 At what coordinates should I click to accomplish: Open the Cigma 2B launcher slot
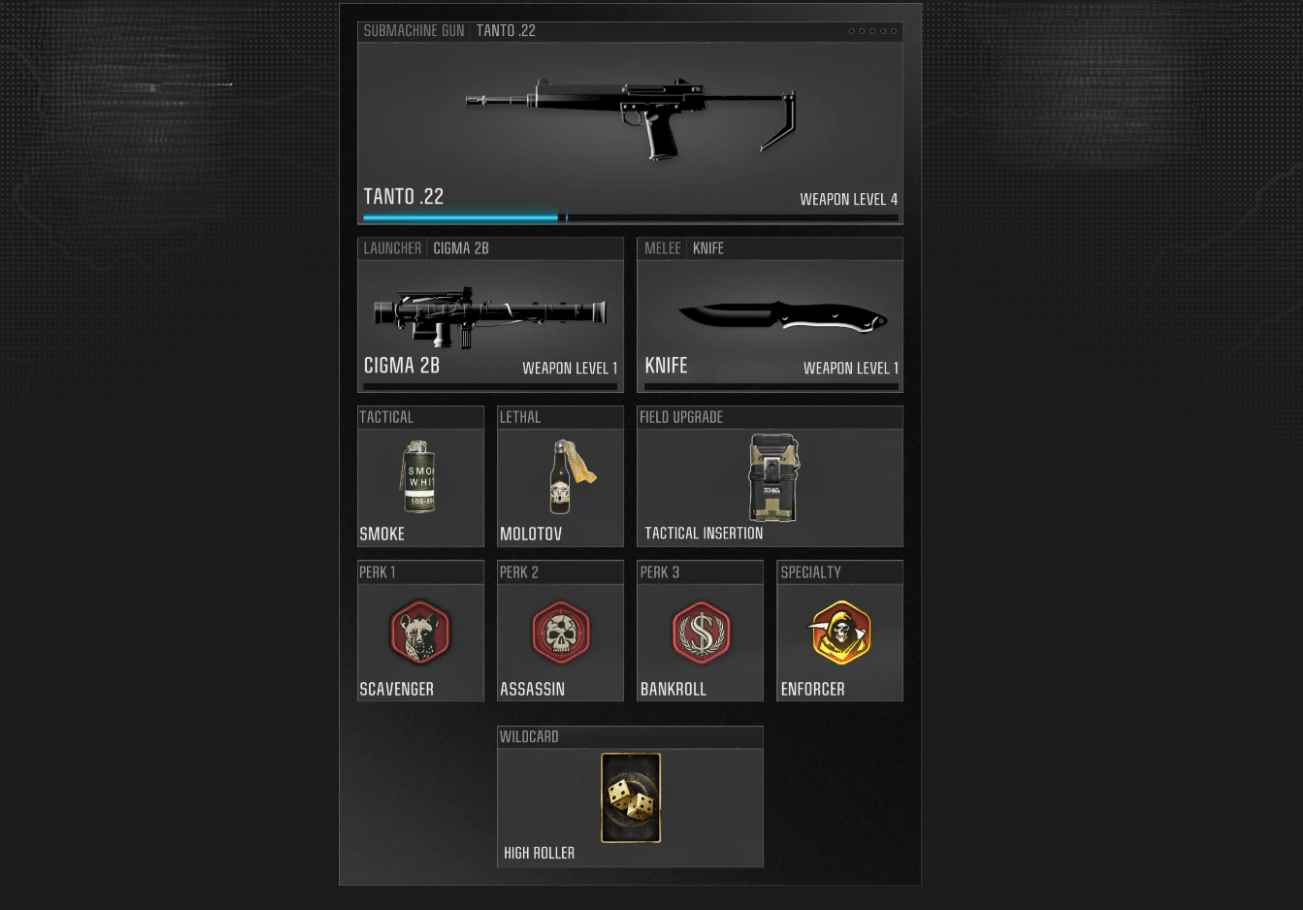pyautogui.click(x=490, y=315)
